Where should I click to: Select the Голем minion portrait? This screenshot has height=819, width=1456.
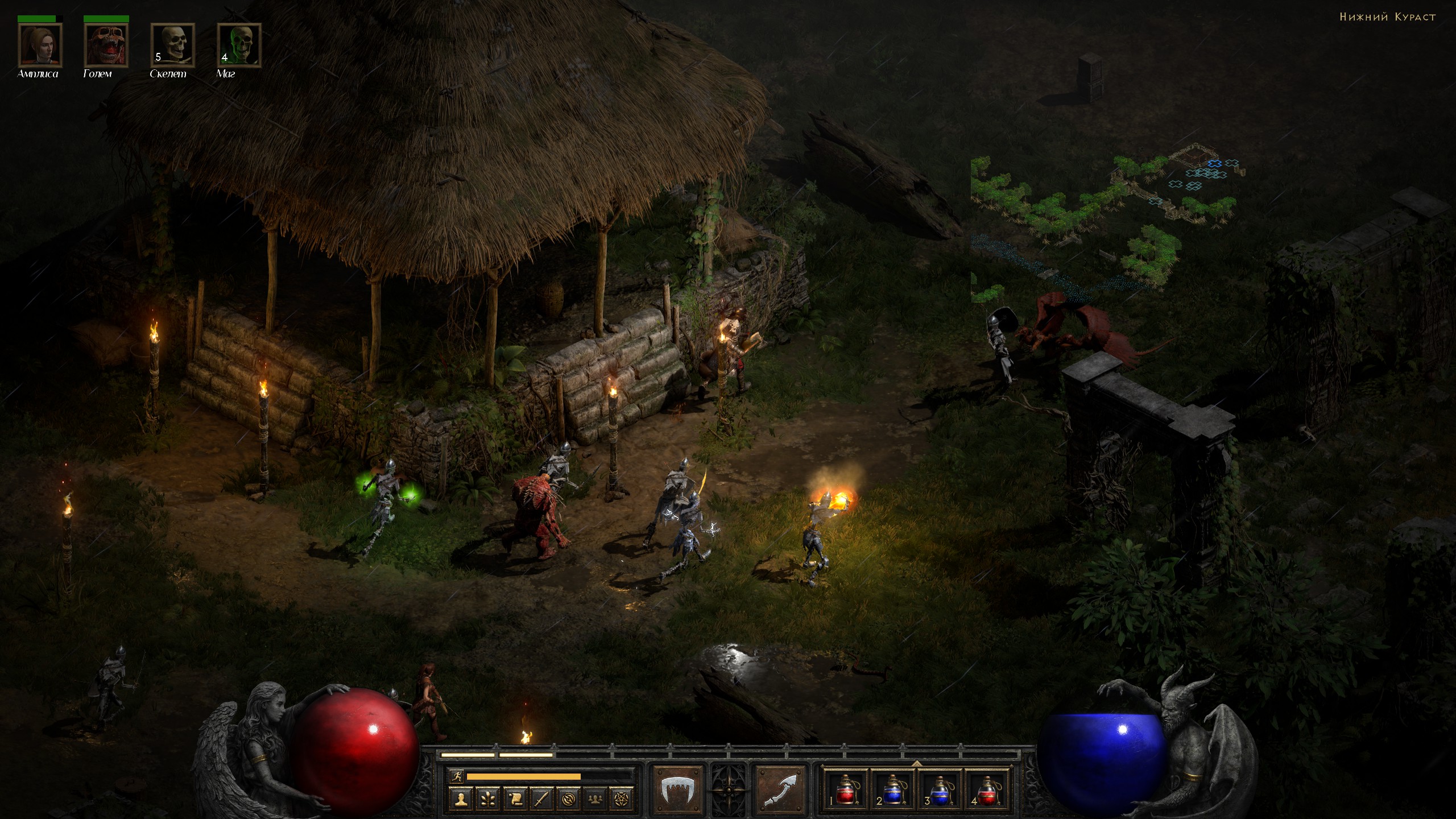[106, 45]
